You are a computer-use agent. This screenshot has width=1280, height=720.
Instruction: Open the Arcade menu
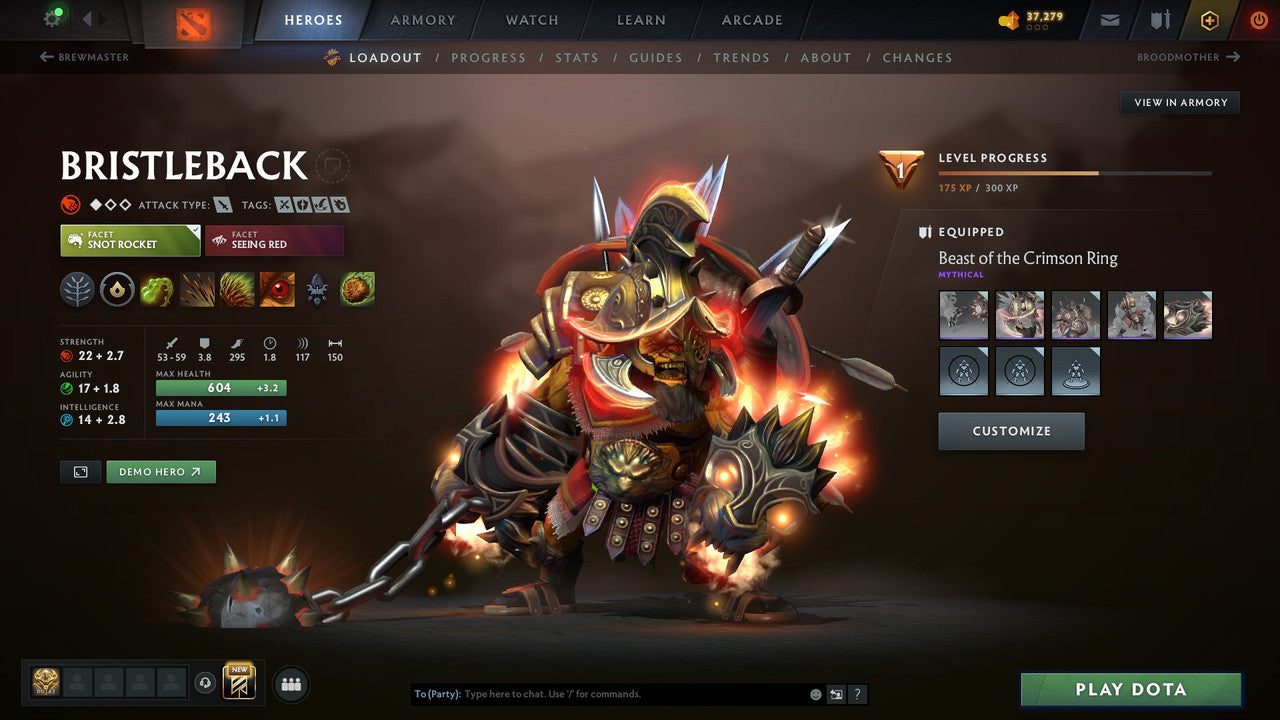click(x=751, y=19)
